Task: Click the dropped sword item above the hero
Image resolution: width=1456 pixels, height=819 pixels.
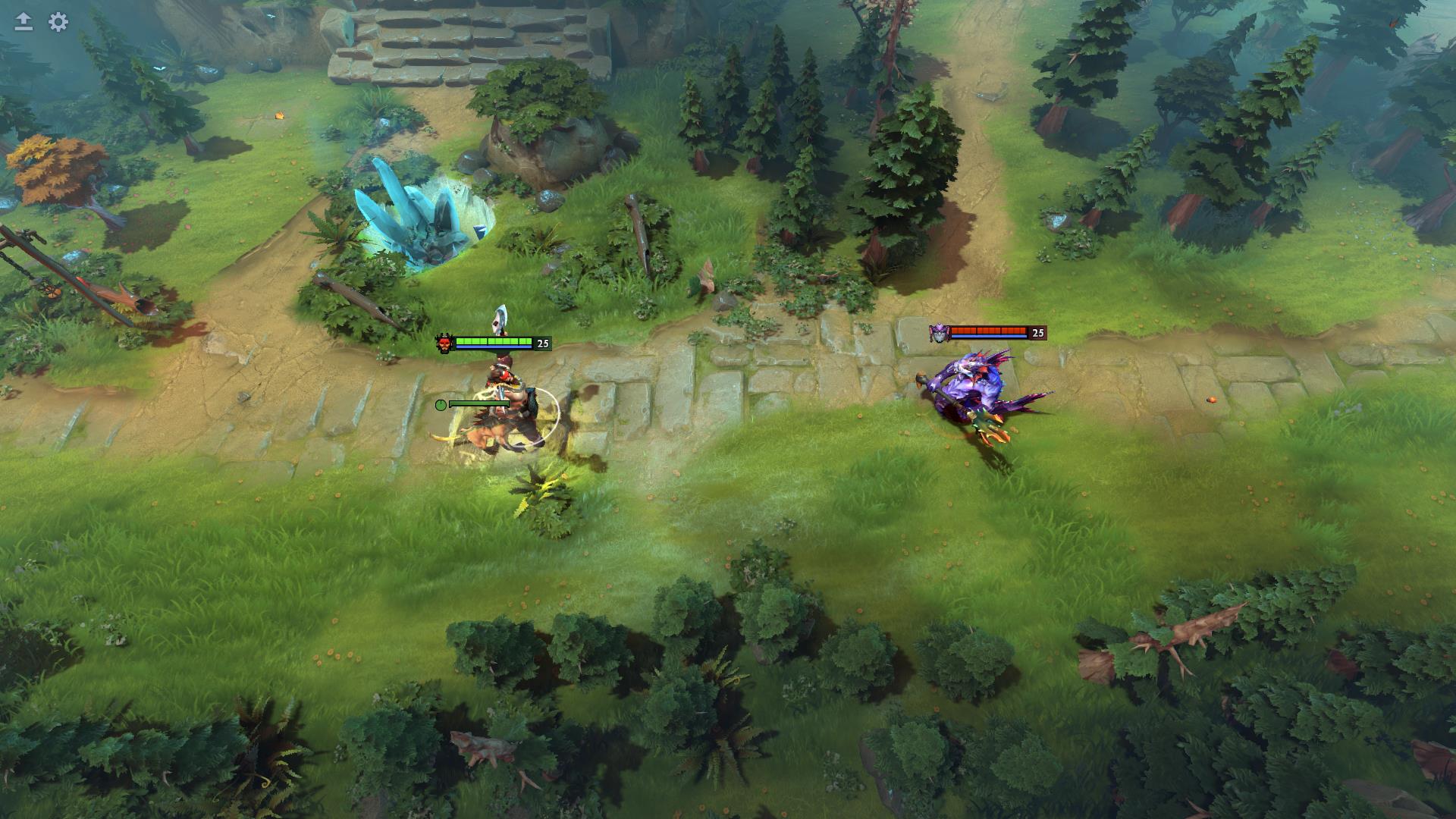Action: point(500,320)
